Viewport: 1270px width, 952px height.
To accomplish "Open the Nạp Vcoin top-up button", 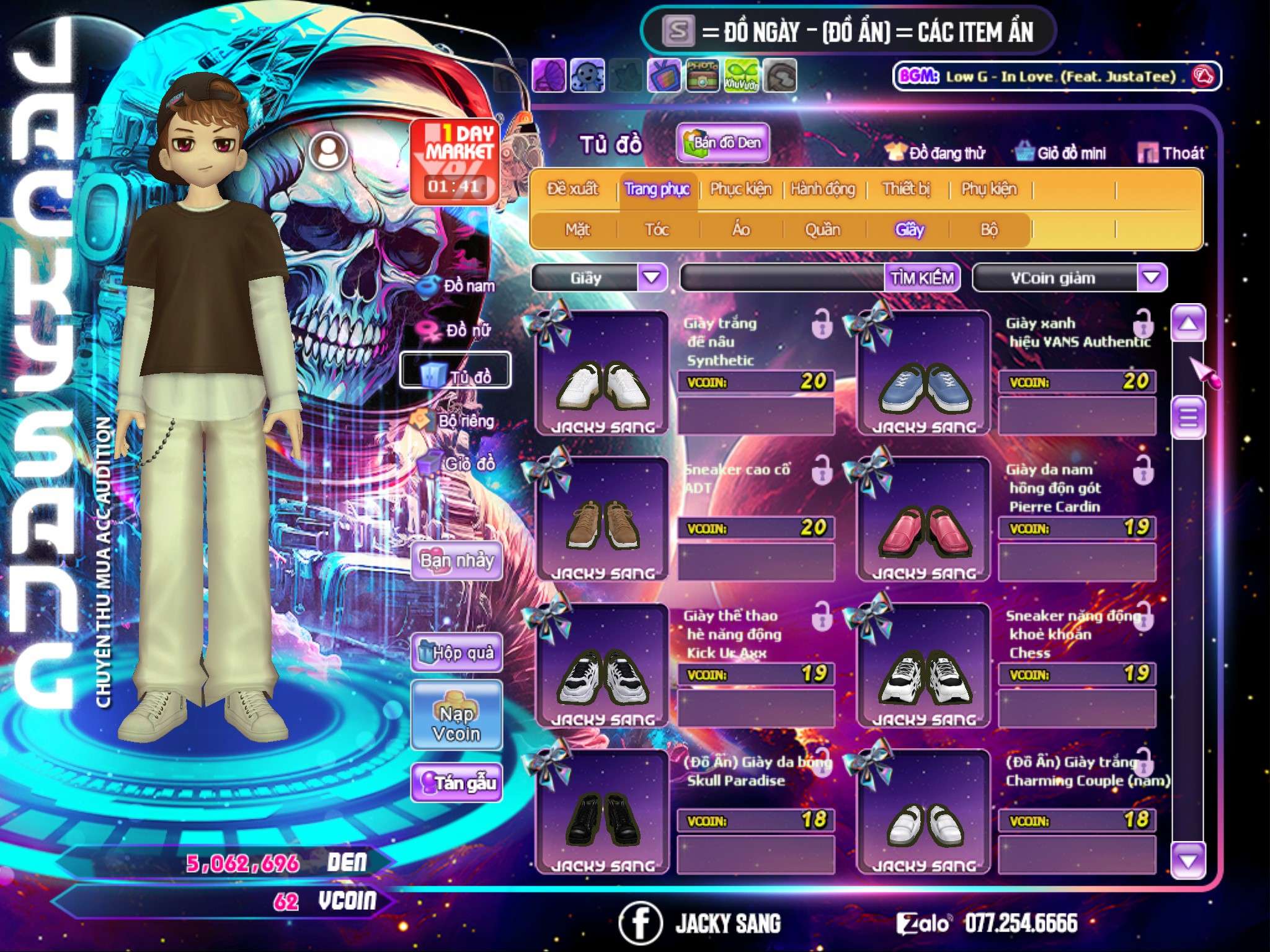I will click(456, 723).
